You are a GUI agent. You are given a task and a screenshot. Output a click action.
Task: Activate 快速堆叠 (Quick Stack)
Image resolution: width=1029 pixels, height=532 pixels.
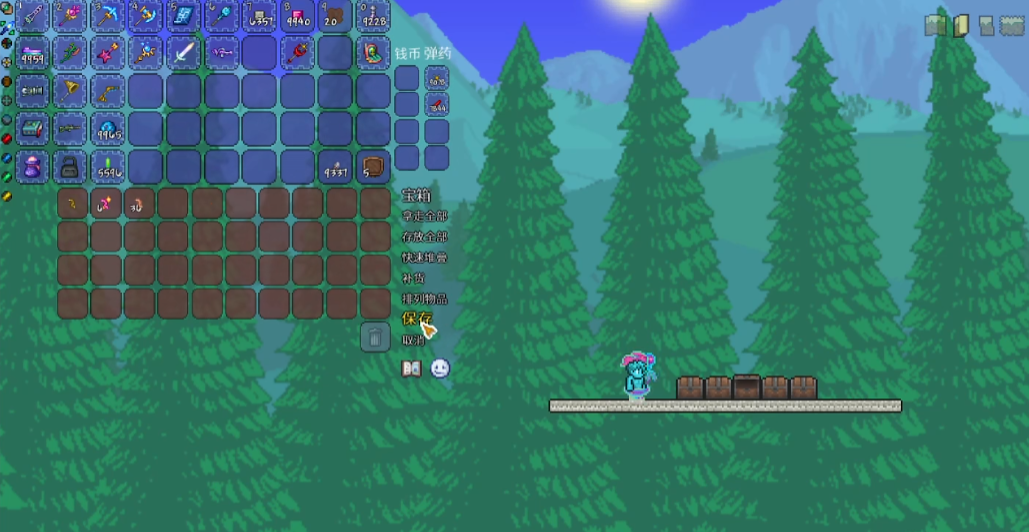click(x=423, y=257)
